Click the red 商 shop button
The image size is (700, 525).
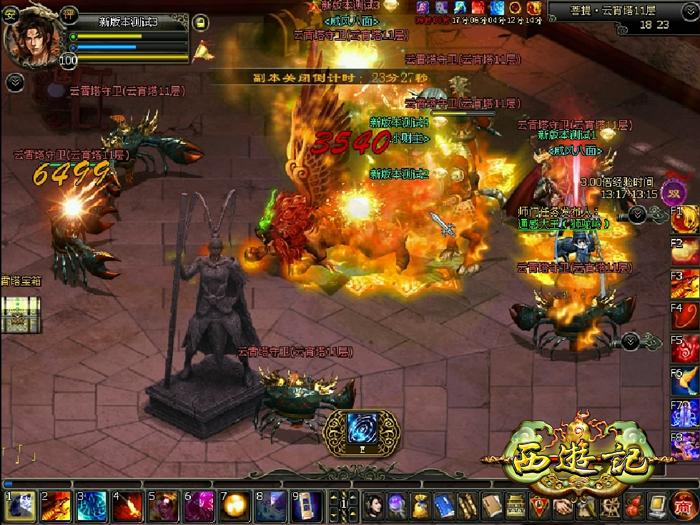click(682, 504)
